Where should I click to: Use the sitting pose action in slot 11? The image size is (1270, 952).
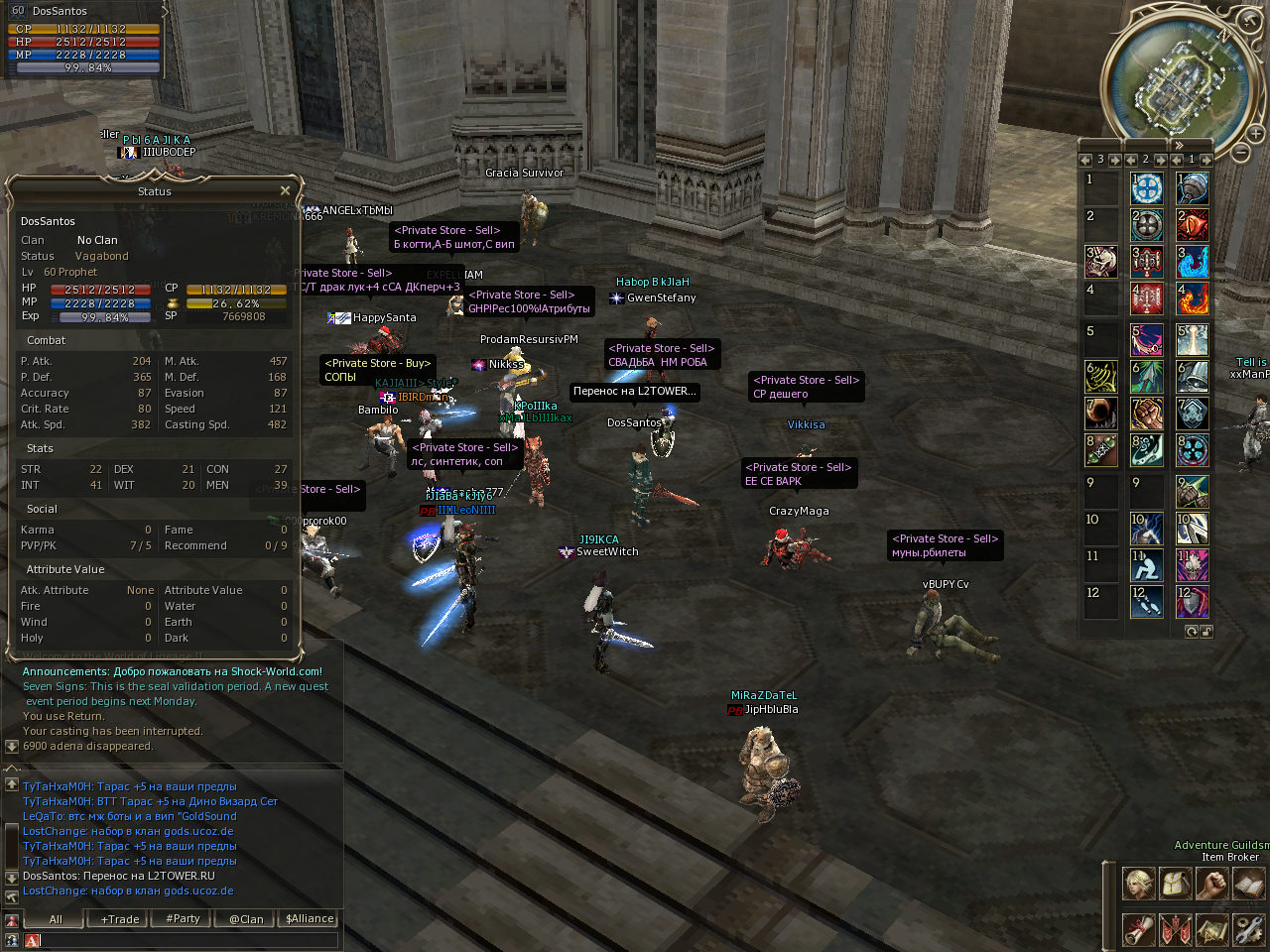1146,565
